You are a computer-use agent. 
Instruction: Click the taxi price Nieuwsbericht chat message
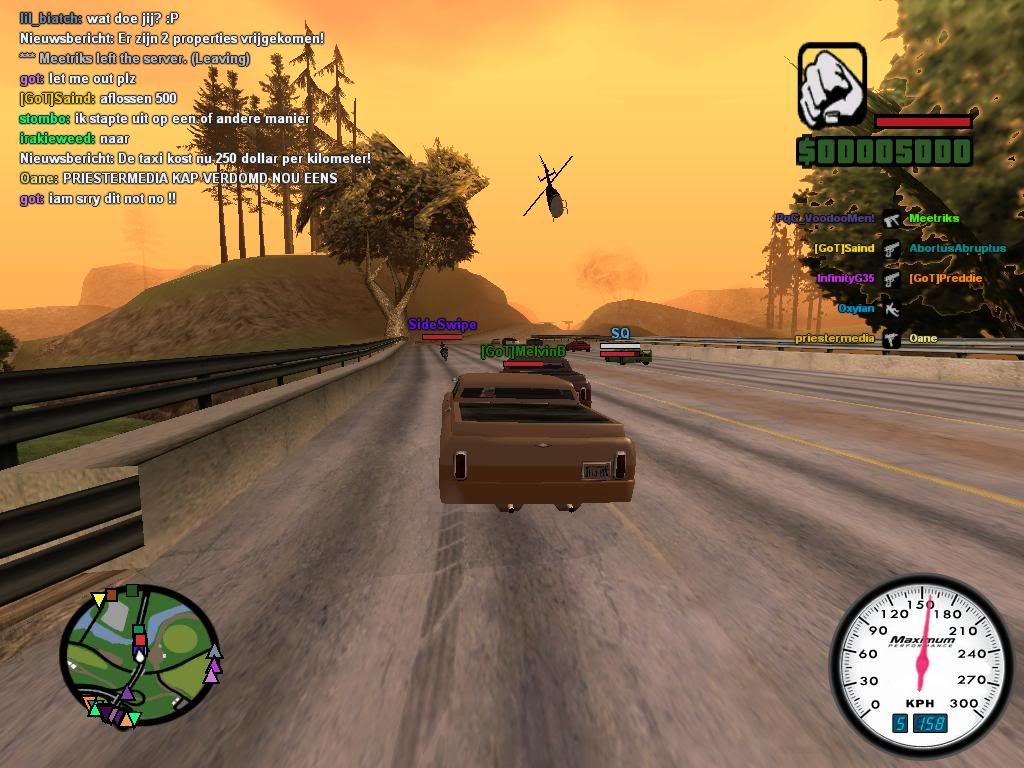[x=195, y=158]
